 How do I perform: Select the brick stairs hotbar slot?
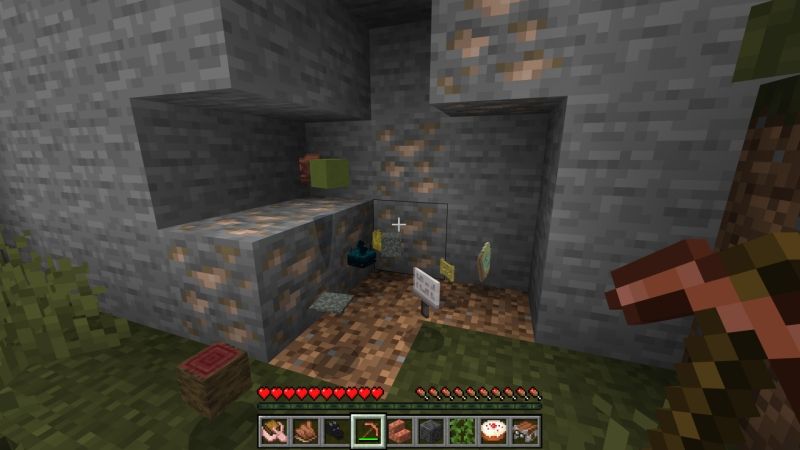pos(398,431)
